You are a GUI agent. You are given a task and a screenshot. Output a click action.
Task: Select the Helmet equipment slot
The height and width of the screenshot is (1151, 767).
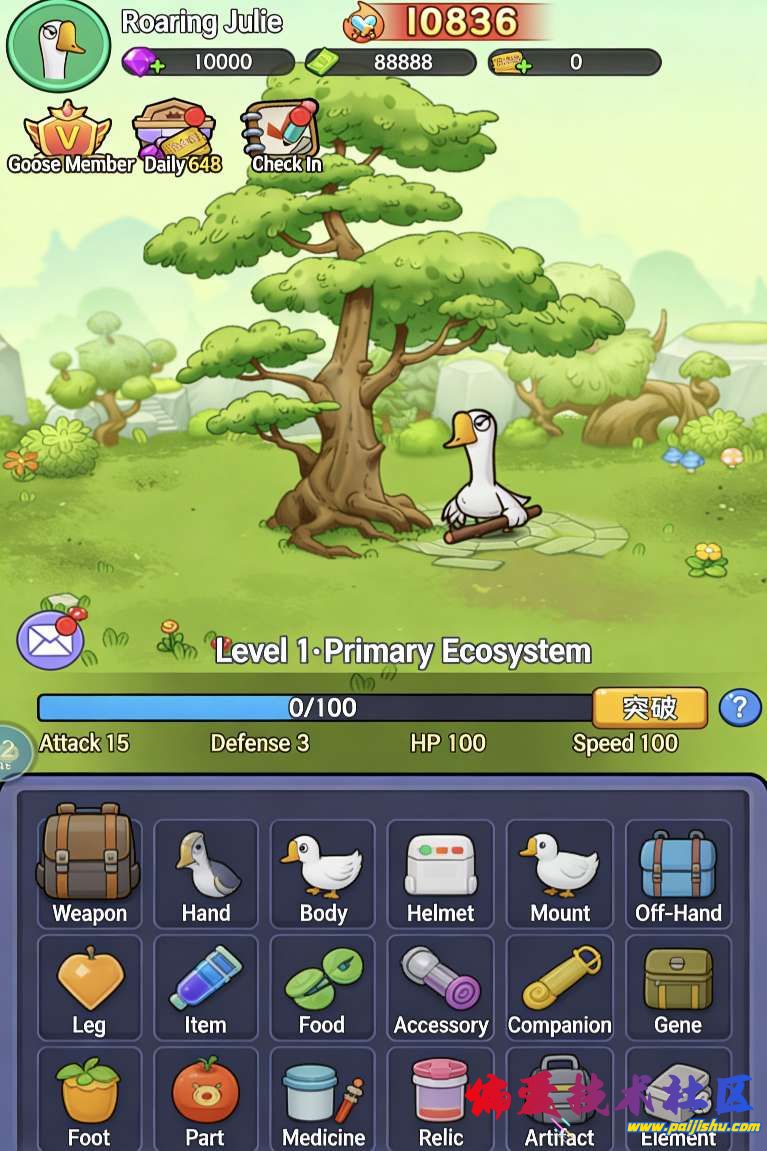pyautogui.click(x=440, y=872)
